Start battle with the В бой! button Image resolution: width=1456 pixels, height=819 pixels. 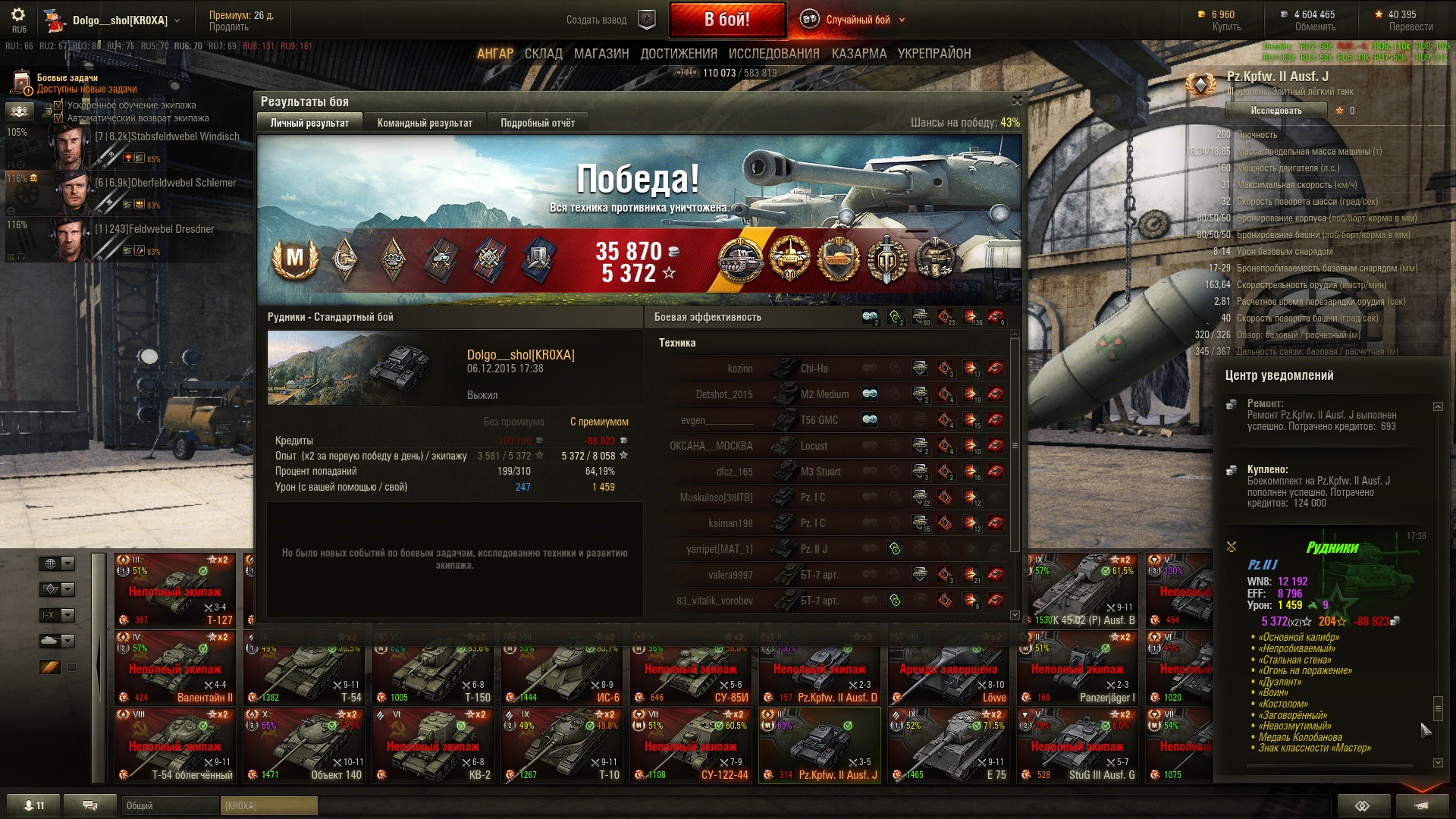click(726, 20)
